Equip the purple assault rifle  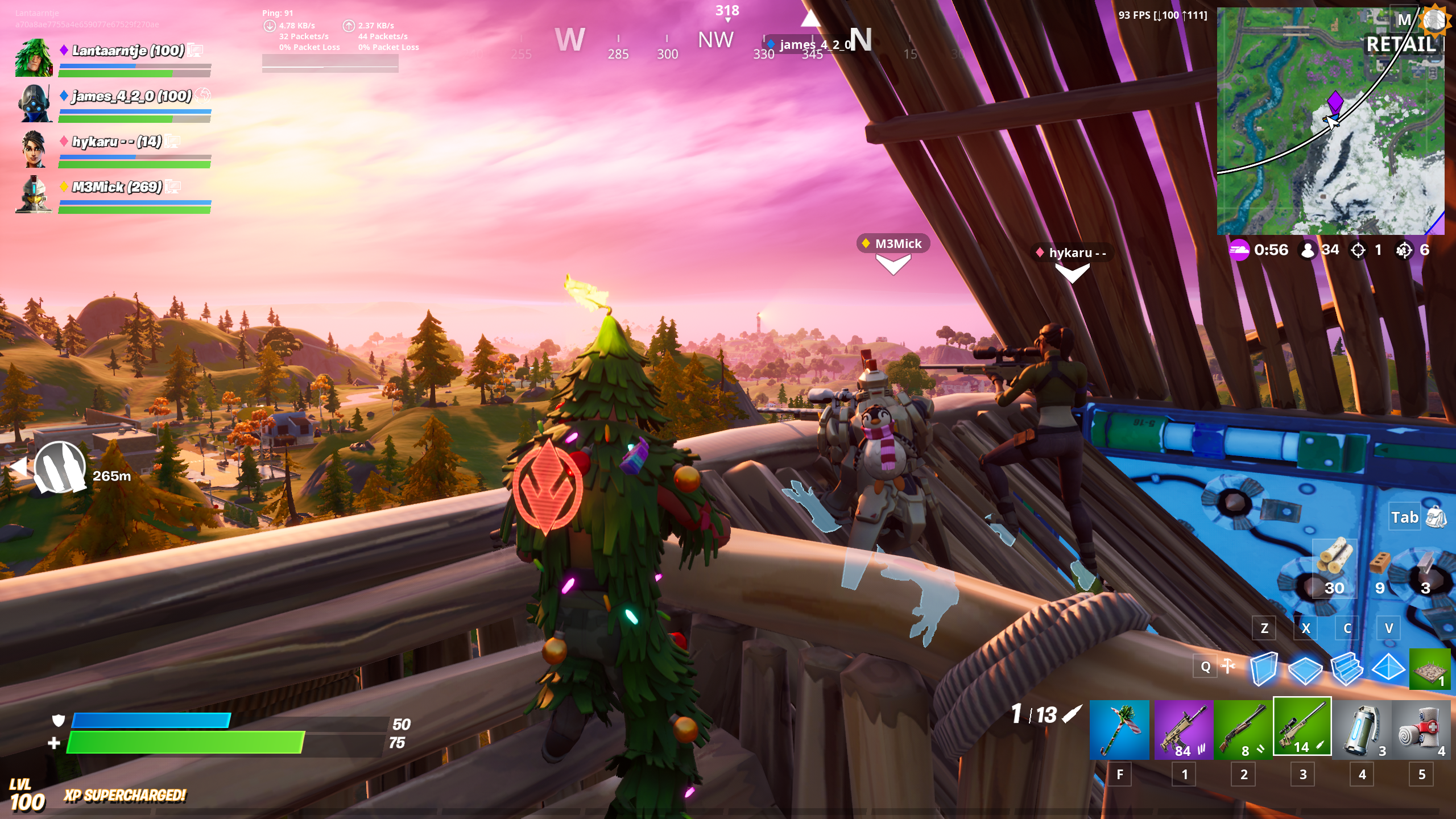click(1184, 729)
